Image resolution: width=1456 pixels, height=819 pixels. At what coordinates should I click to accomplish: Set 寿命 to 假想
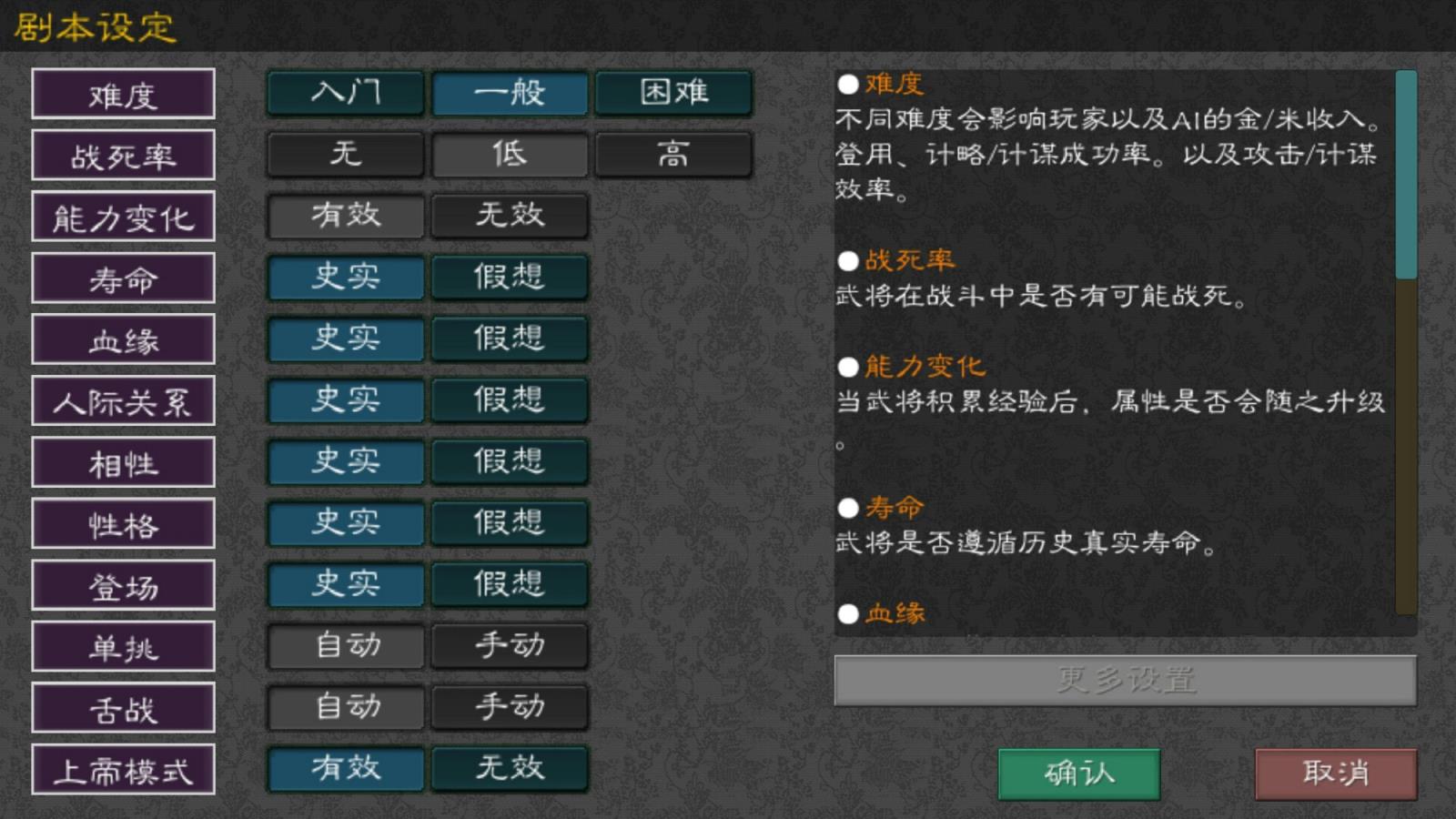point(510,278)
